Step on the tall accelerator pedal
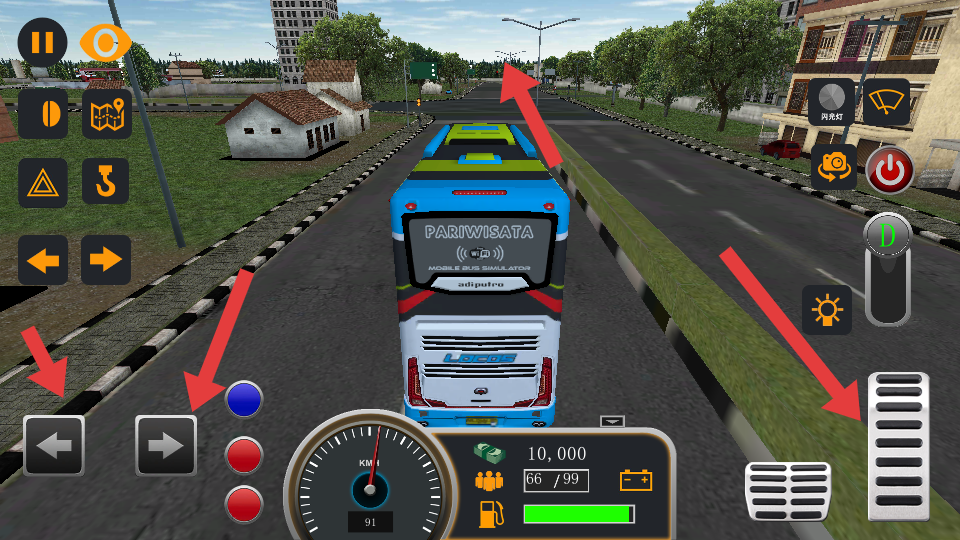Viewport: 960px width, 540px height. 898,446
